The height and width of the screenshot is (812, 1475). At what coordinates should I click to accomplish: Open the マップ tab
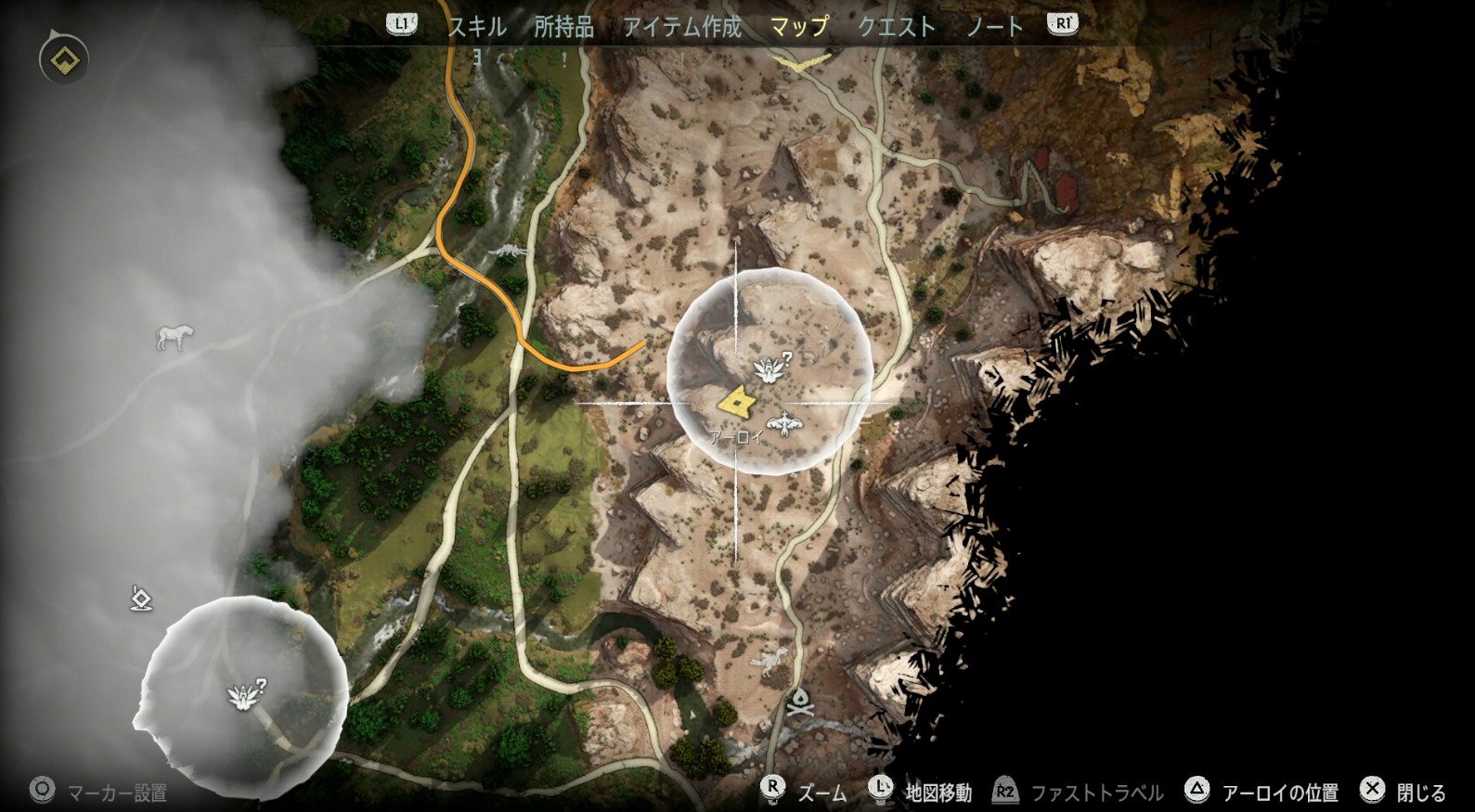click(x=799, y=27)
